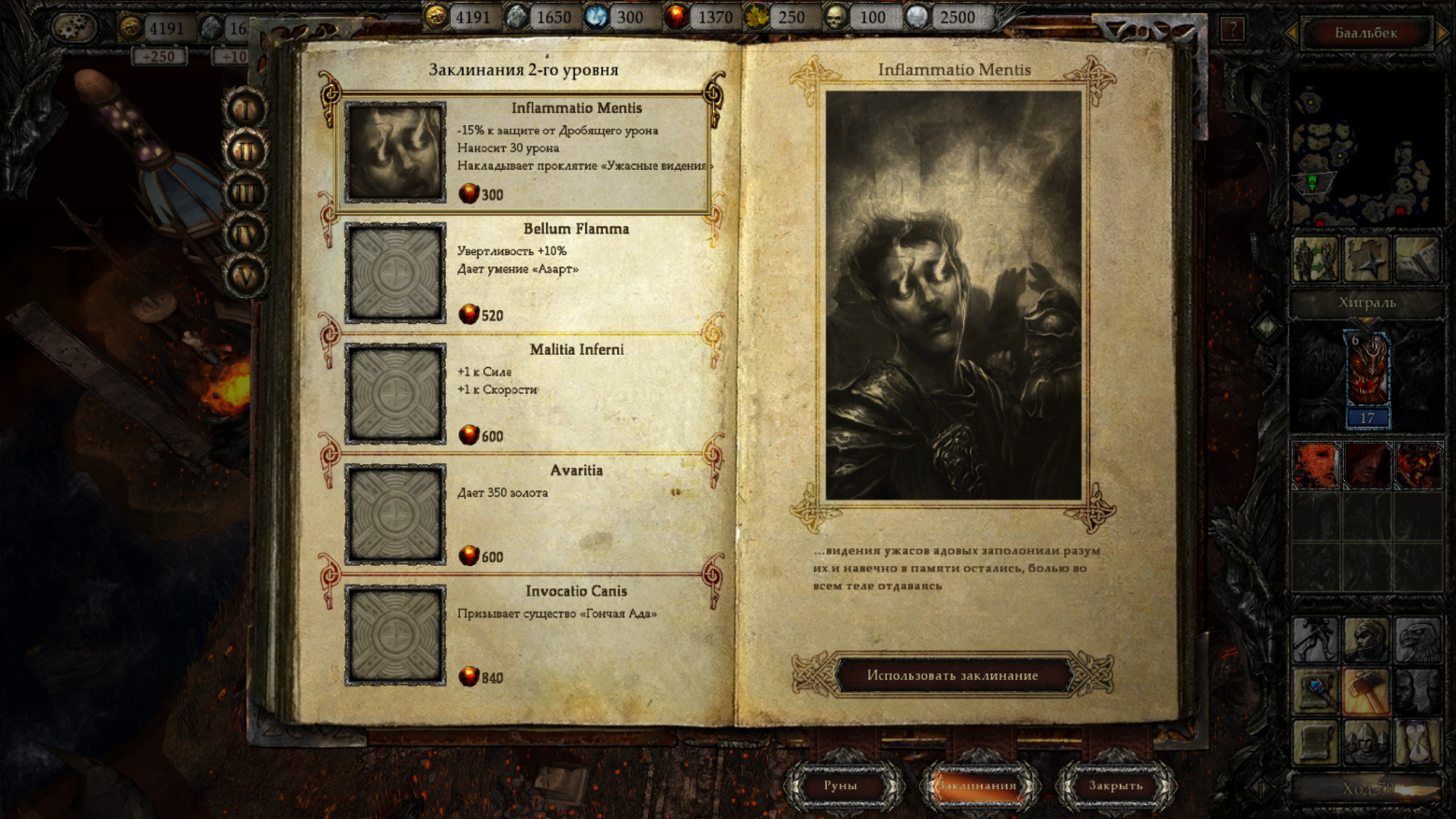Cast the selected spell with Использовать заклинание

952,675
